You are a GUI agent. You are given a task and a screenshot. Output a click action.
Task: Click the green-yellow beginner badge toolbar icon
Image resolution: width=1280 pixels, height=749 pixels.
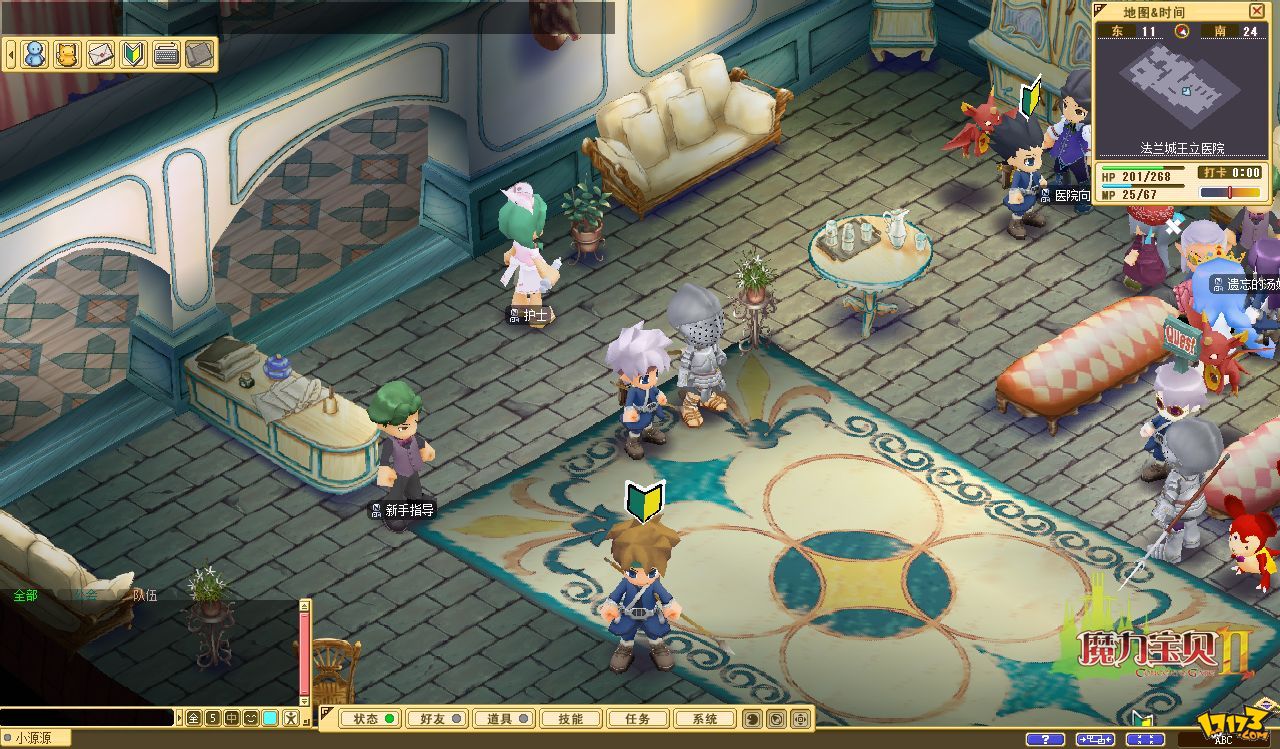coord(133,53)
